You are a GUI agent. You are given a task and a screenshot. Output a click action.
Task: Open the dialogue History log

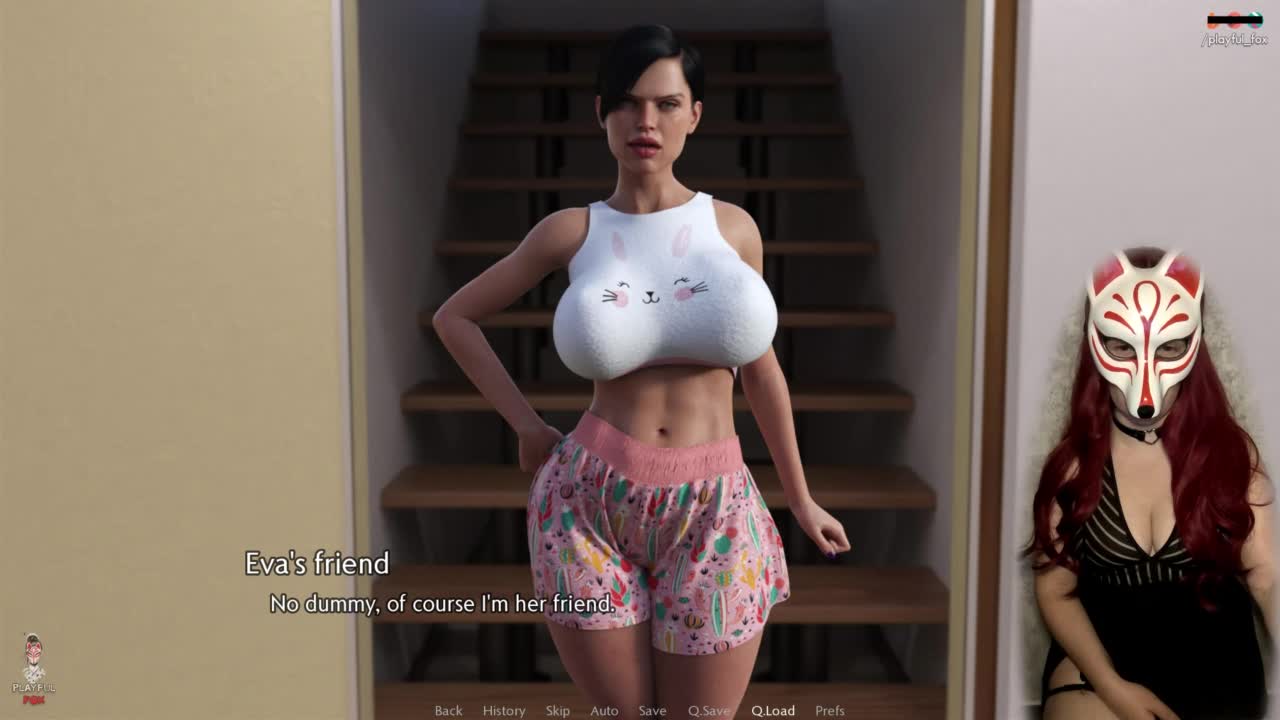pyautogui.click(x=504, y=711)
